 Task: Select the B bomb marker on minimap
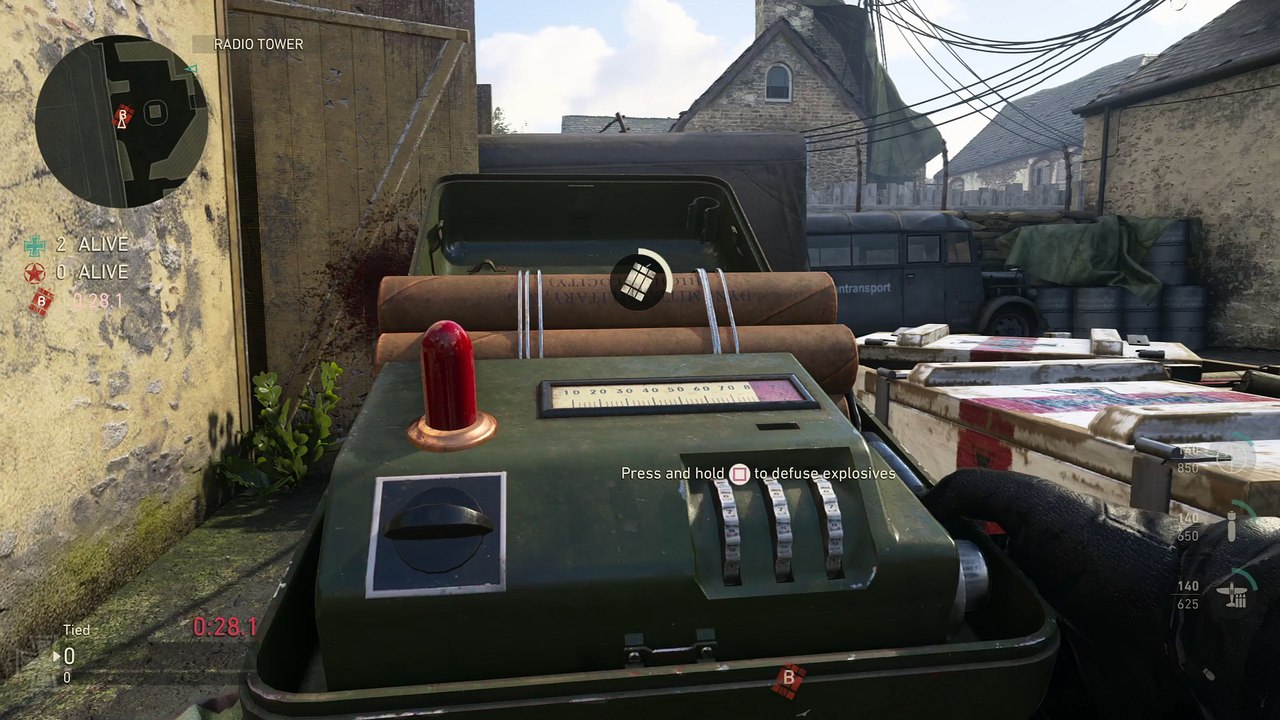(123, 116)
